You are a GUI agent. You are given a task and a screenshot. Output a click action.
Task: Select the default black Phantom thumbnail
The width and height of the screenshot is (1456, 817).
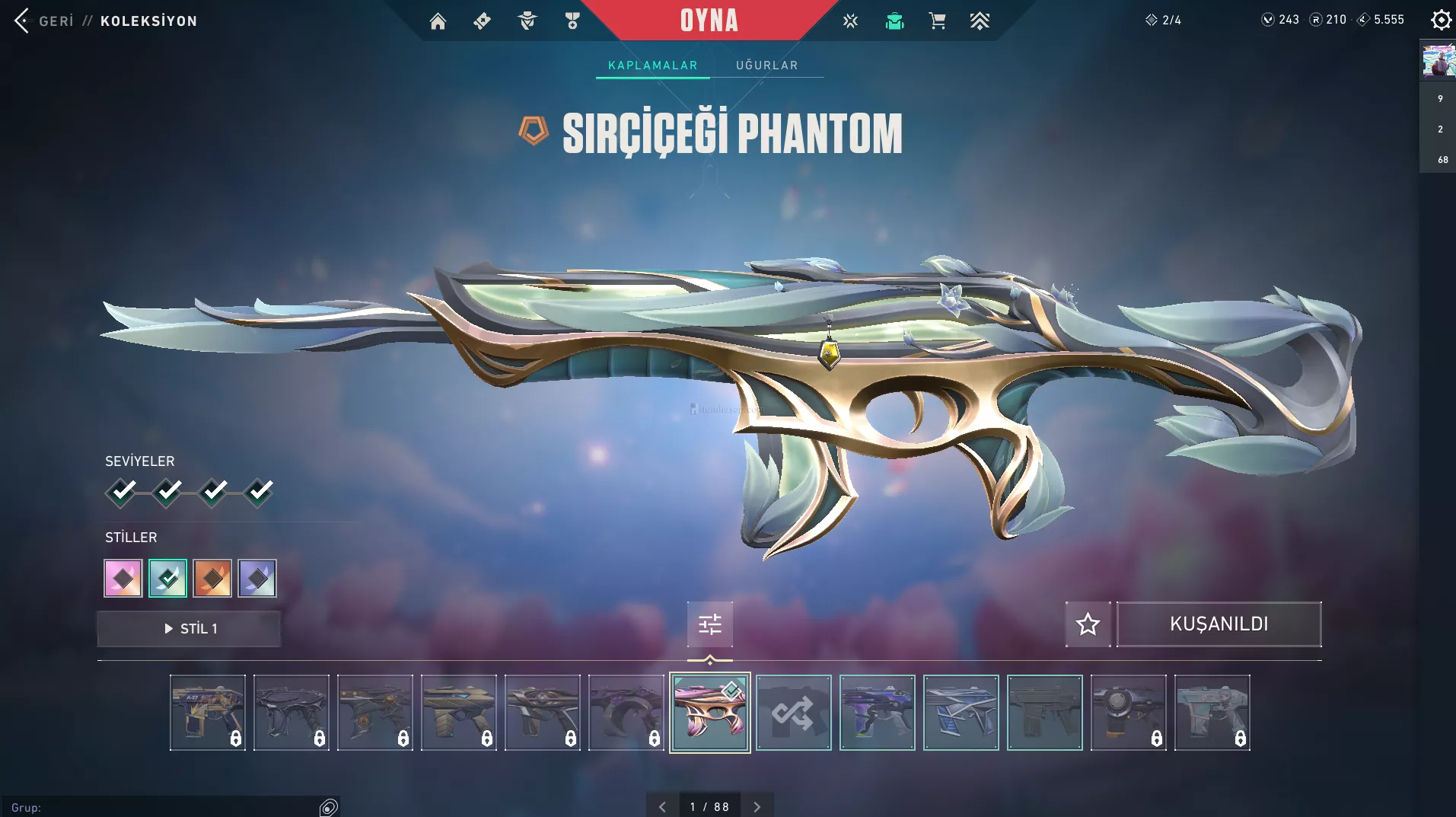(1044, 713)
